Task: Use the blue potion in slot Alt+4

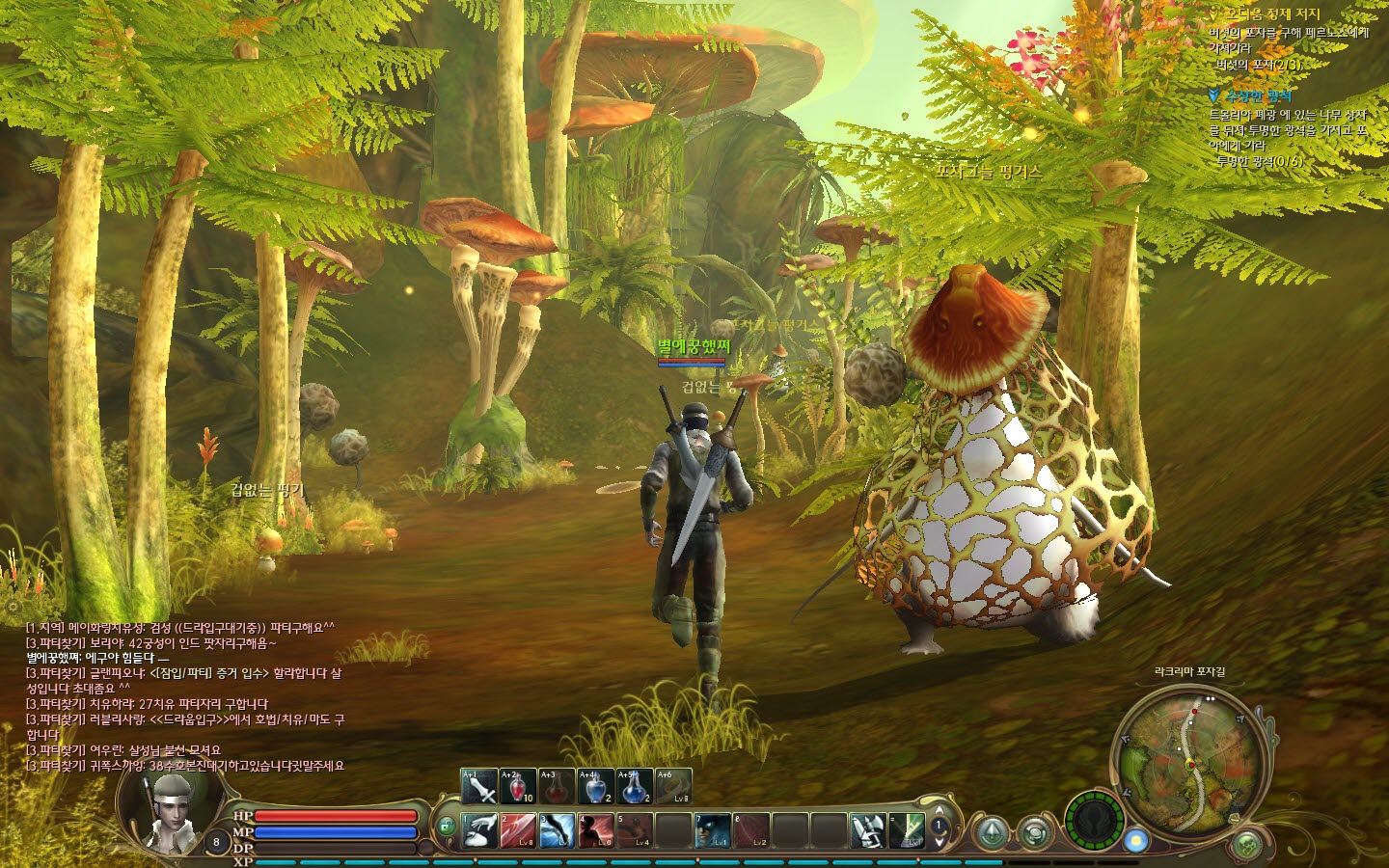Action: pyautogui.click(x=595, y=786)
